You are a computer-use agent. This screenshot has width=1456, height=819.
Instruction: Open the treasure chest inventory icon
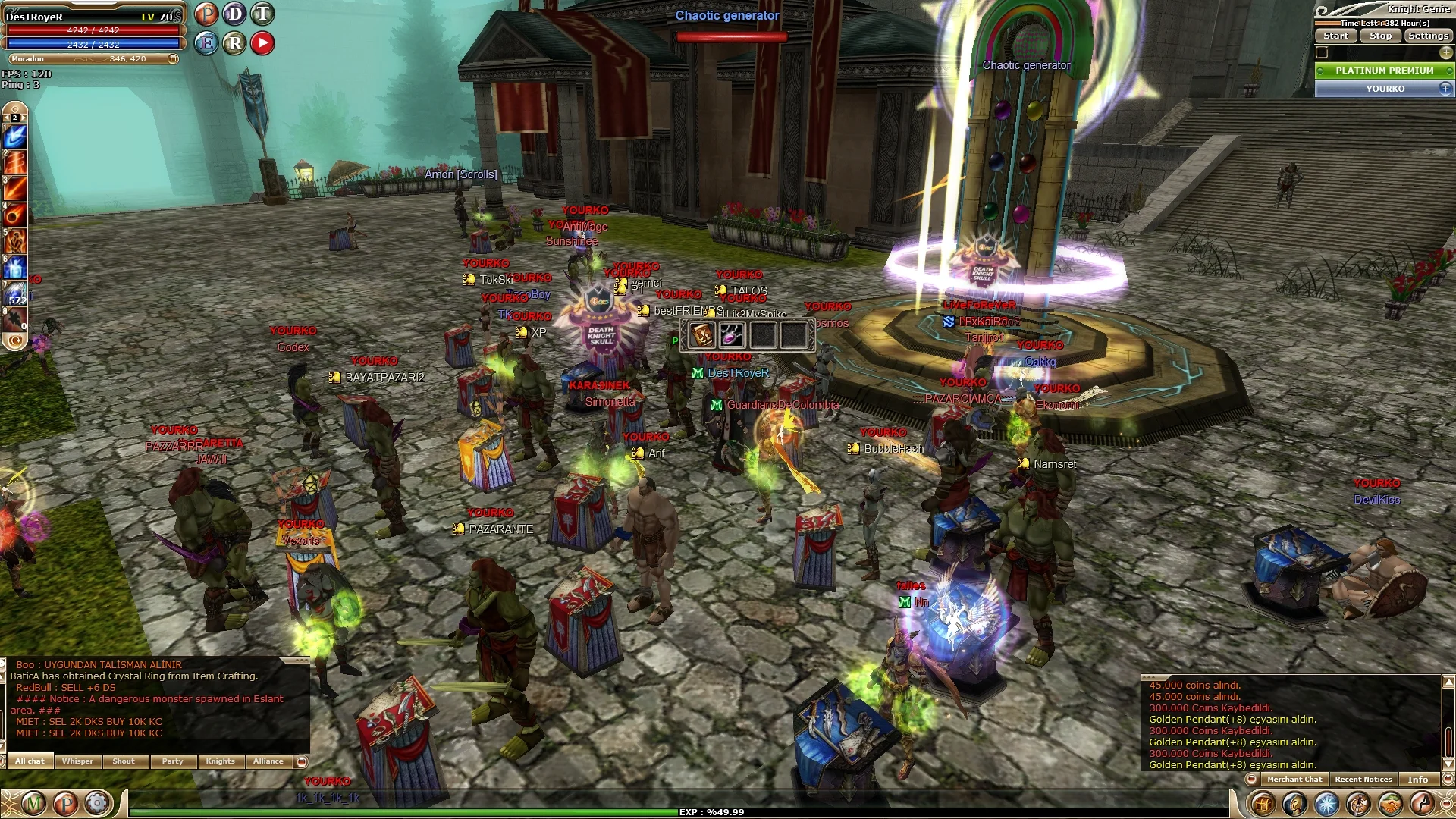click(1263, 803)
